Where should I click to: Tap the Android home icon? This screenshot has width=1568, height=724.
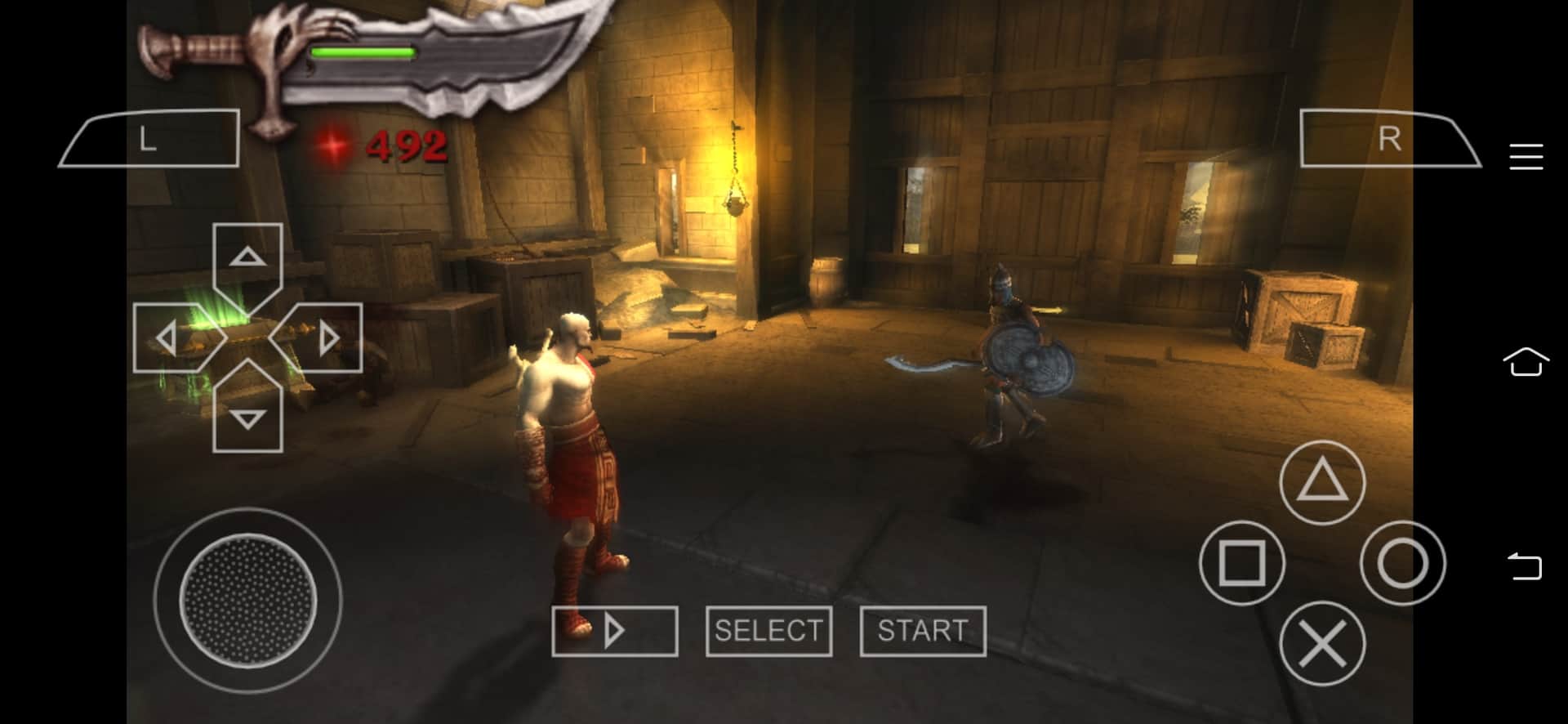click(x=1526, y=361)
